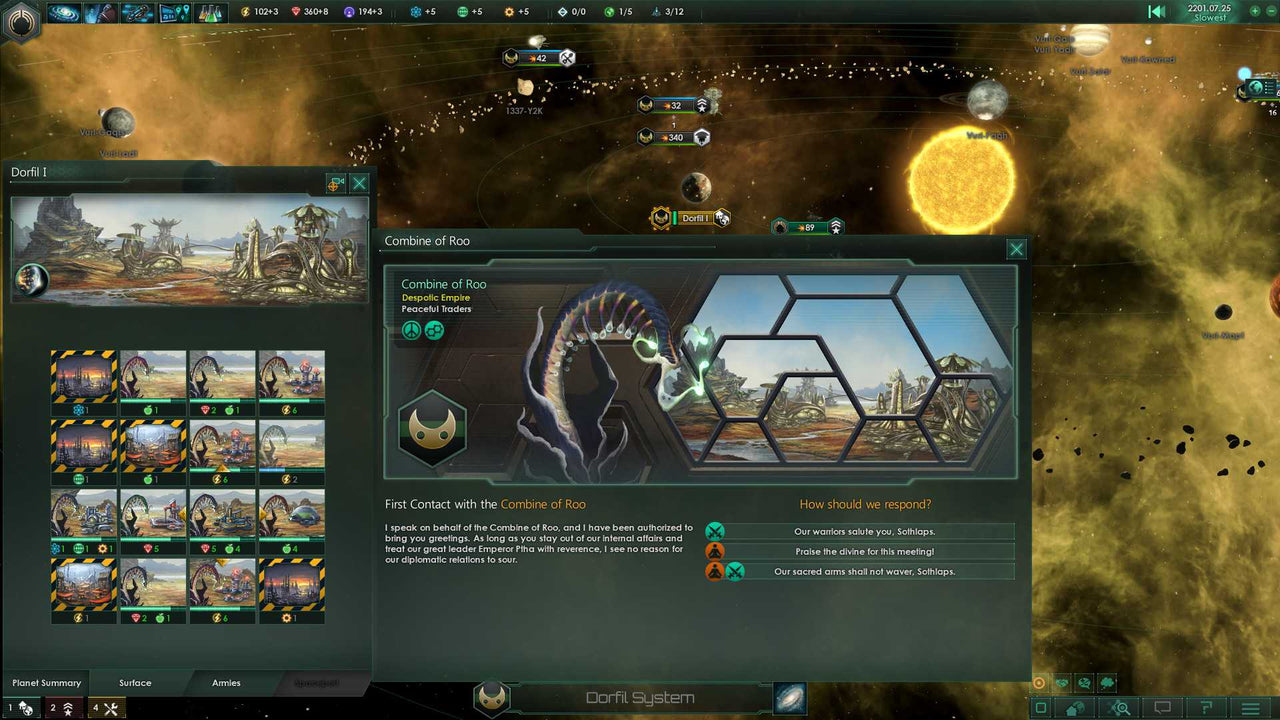The width and height of the screenshot is (1280, 720).
Task: Expand the Dorfil I window with the double-arrow icon
Action: click(335, 183)
